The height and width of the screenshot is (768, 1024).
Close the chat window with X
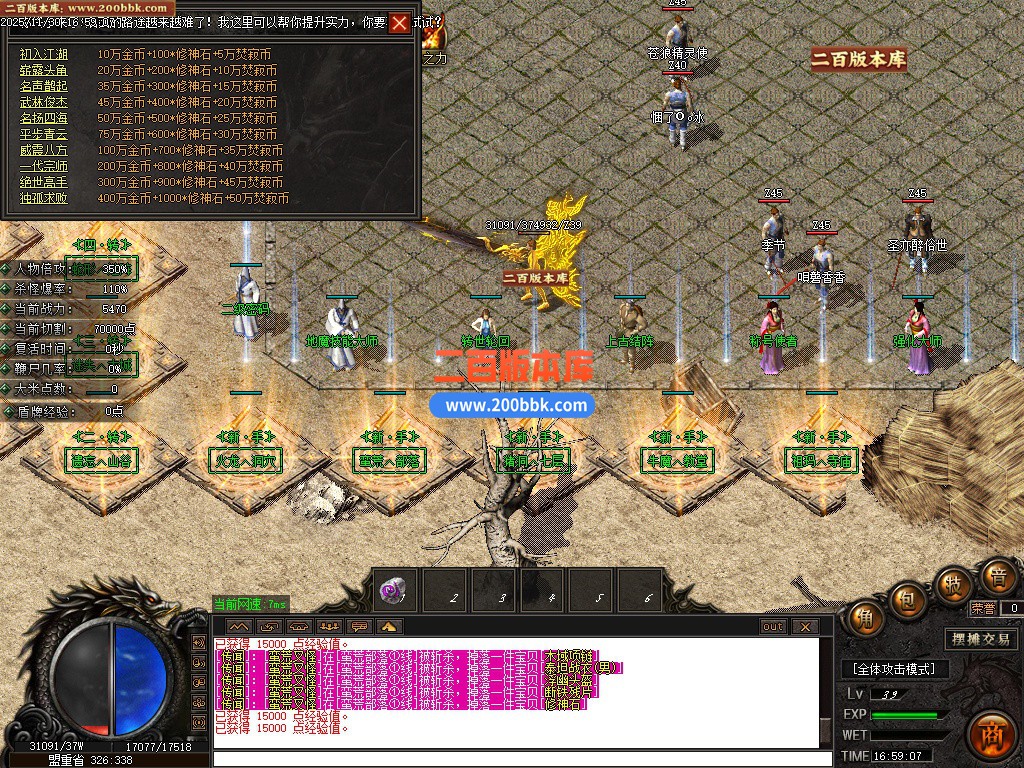click(x=805, y=627)
